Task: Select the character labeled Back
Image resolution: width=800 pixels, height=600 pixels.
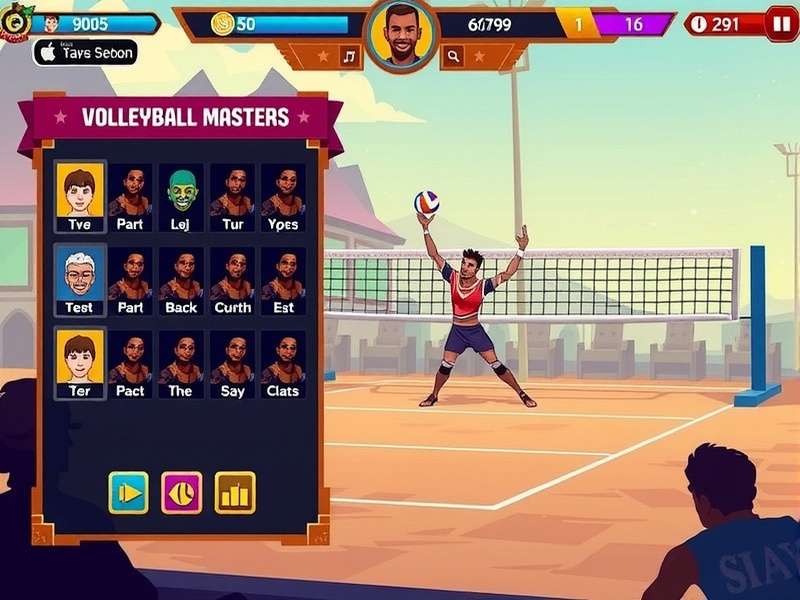Action: (x=181, y=280)
